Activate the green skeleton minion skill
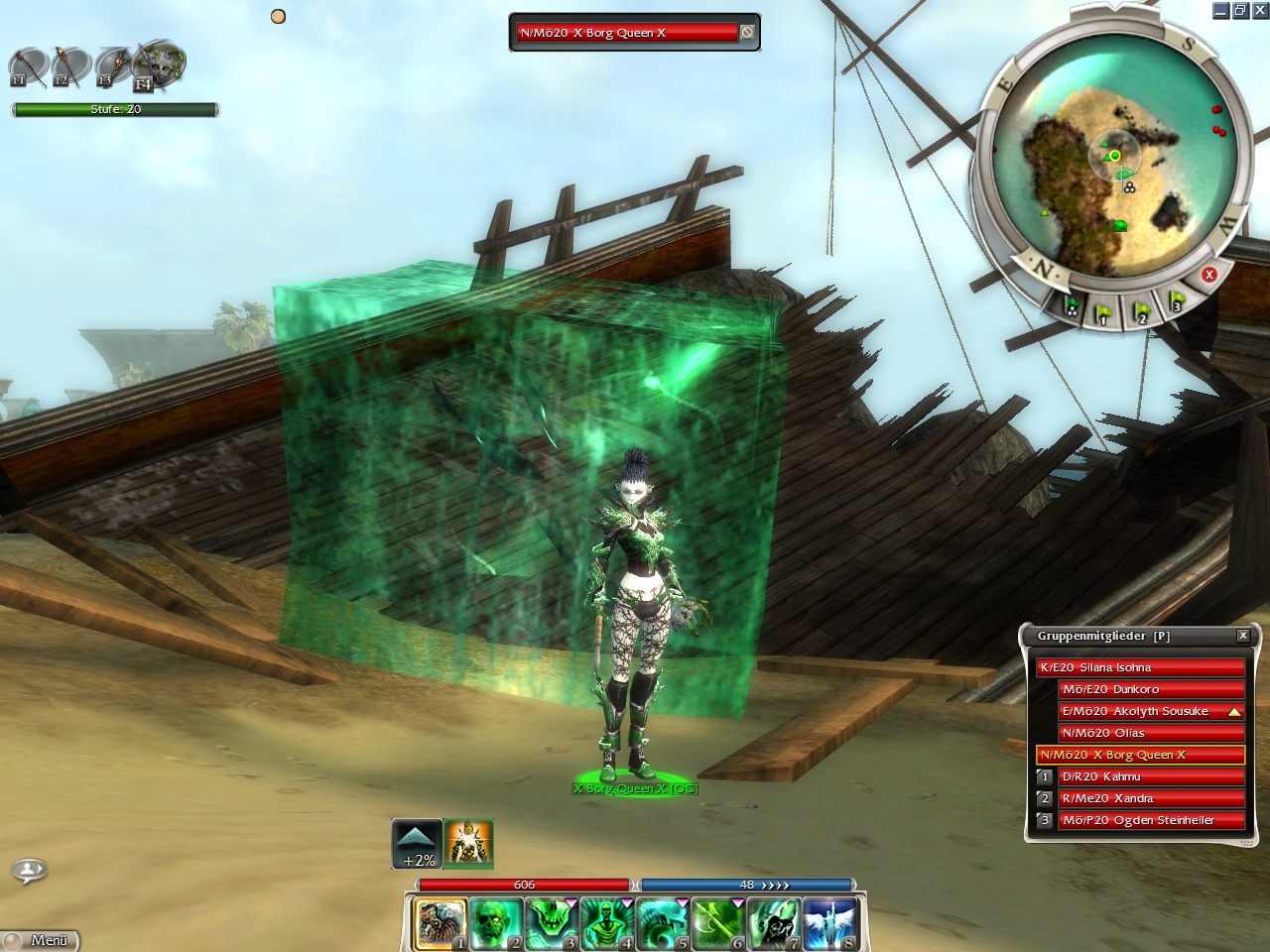The image size is (1270, 952). (x=607, y=923)
